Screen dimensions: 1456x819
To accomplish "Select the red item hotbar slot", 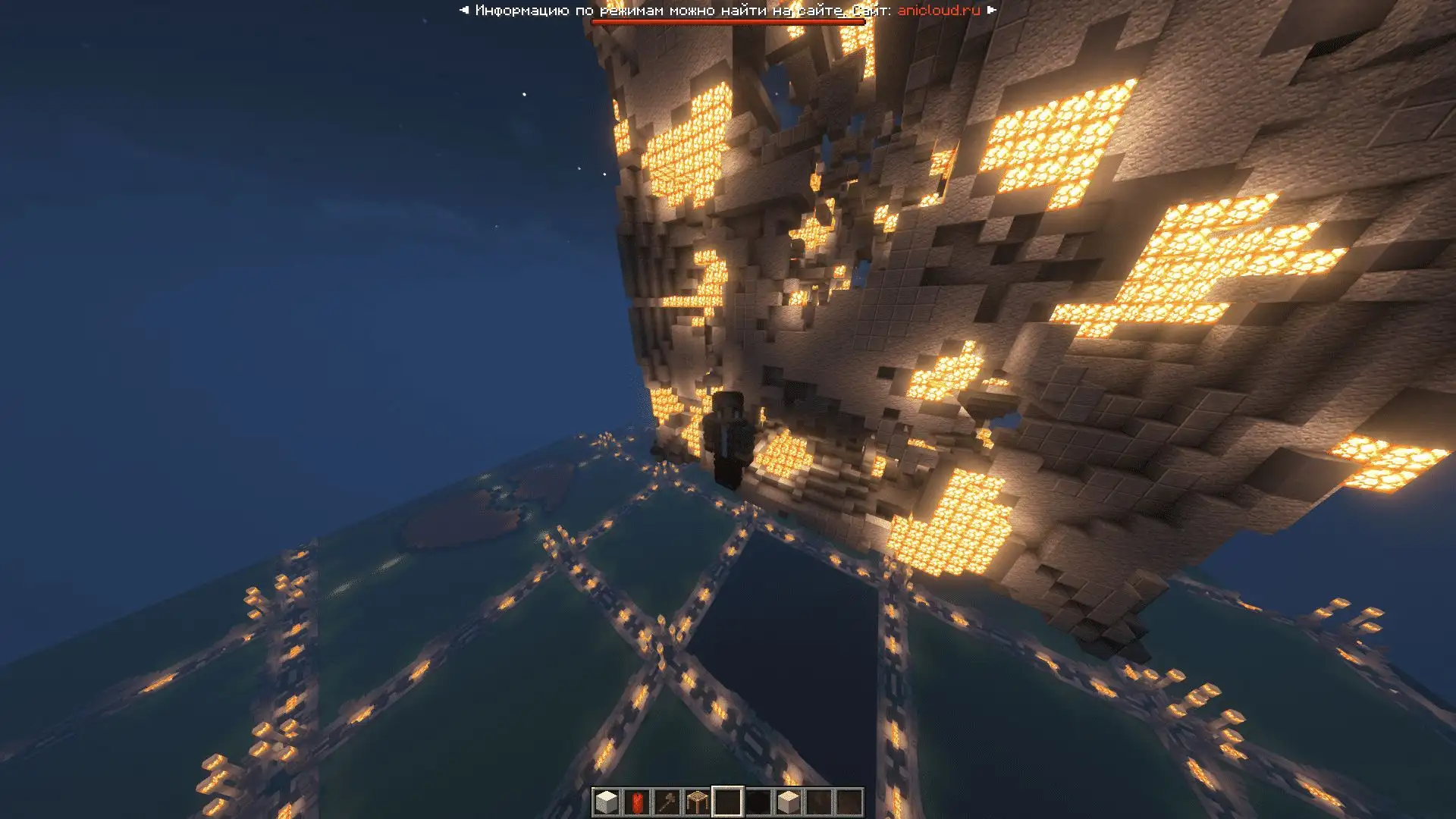I will (636, 802).
